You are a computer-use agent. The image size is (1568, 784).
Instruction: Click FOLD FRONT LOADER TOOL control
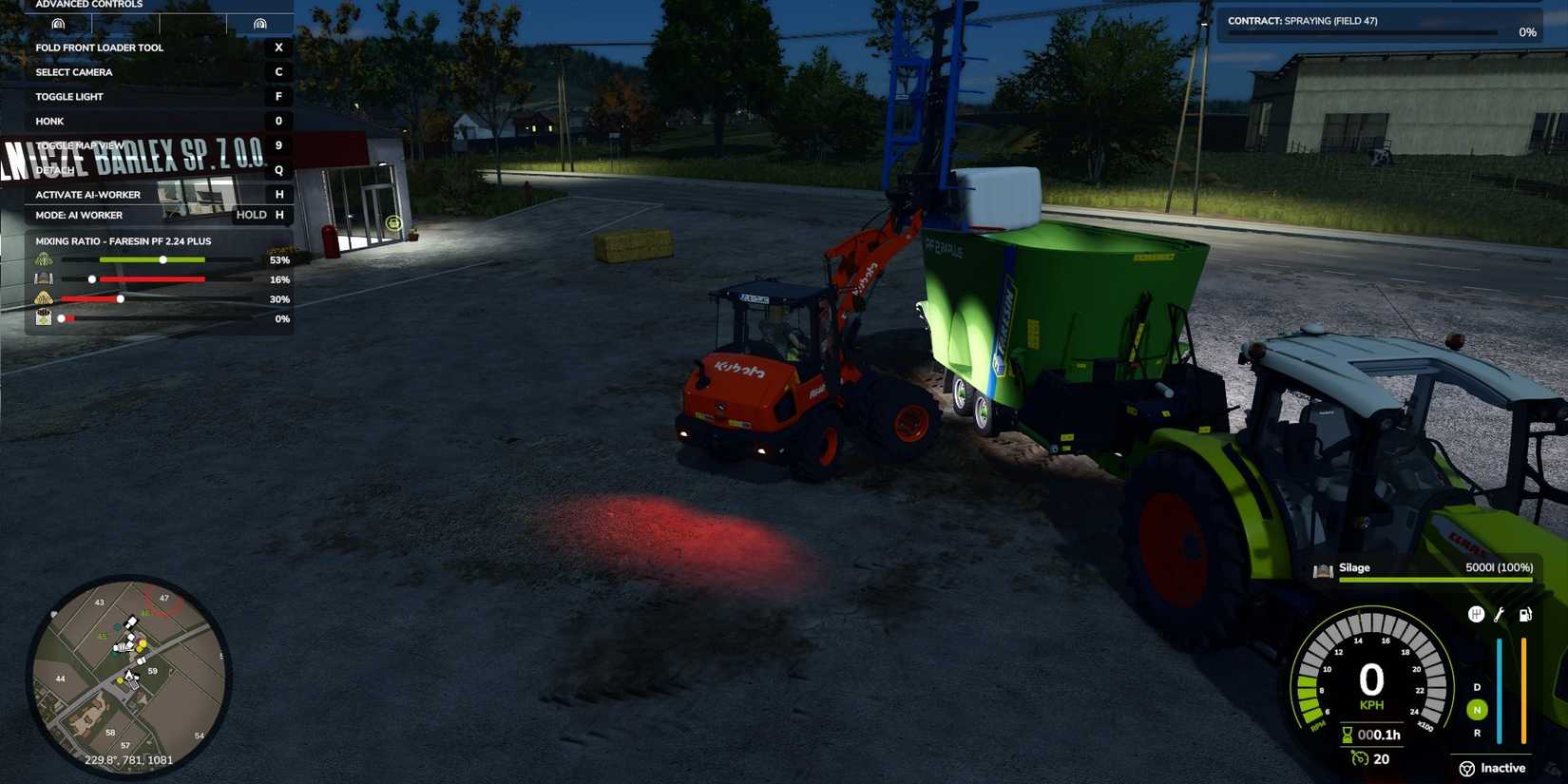[98, 47]
